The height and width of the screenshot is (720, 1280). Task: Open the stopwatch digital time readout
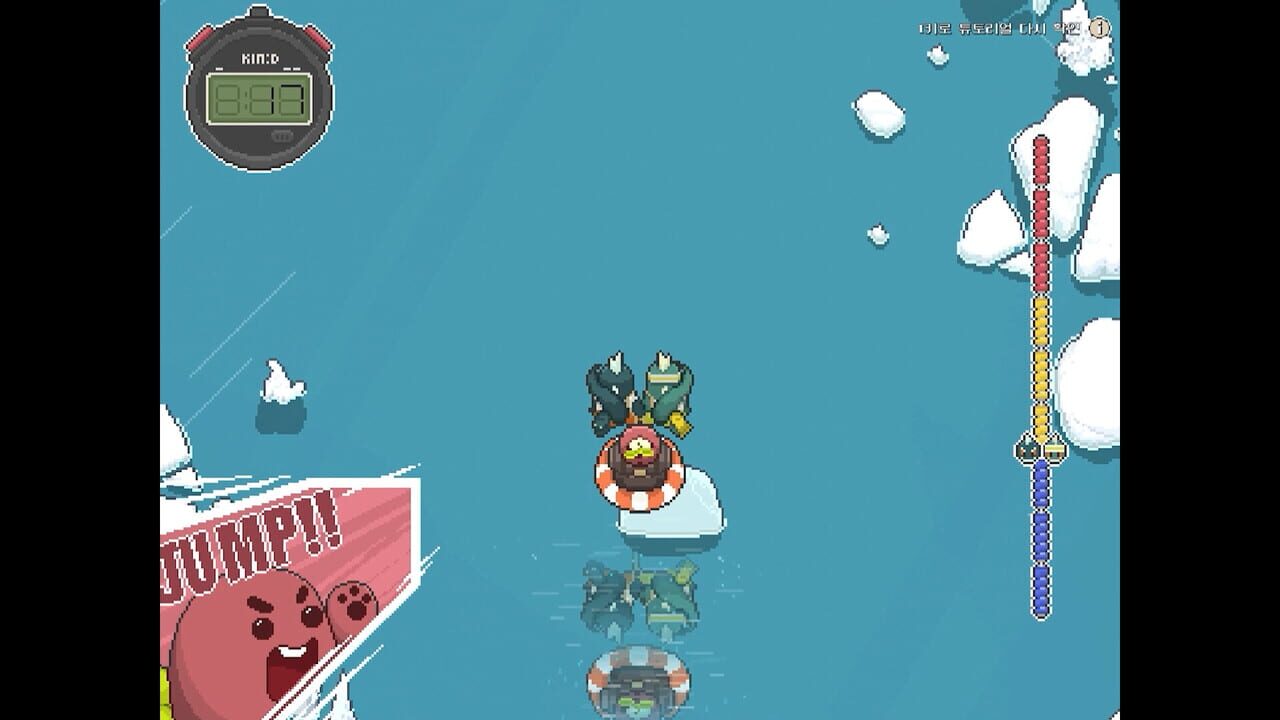[258, 97]
